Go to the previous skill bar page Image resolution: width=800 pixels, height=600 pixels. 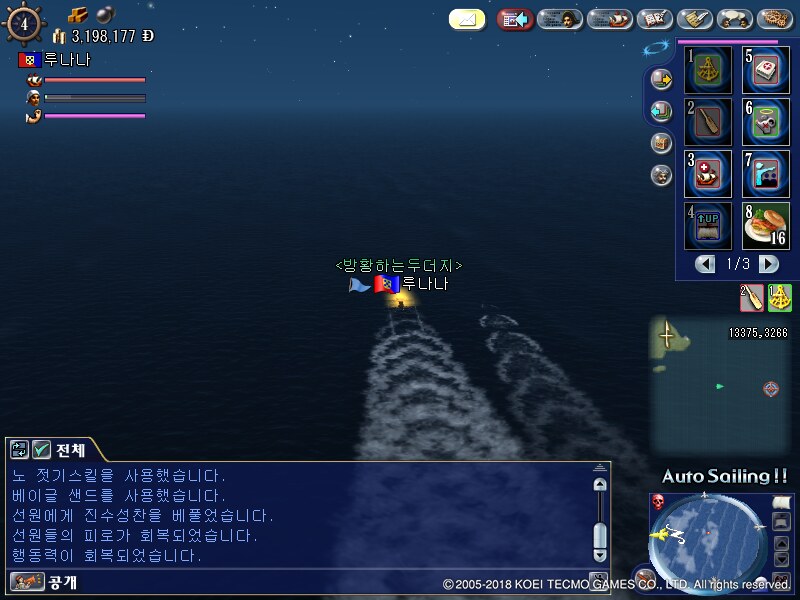pyautogui.click(x=706, y=264)
